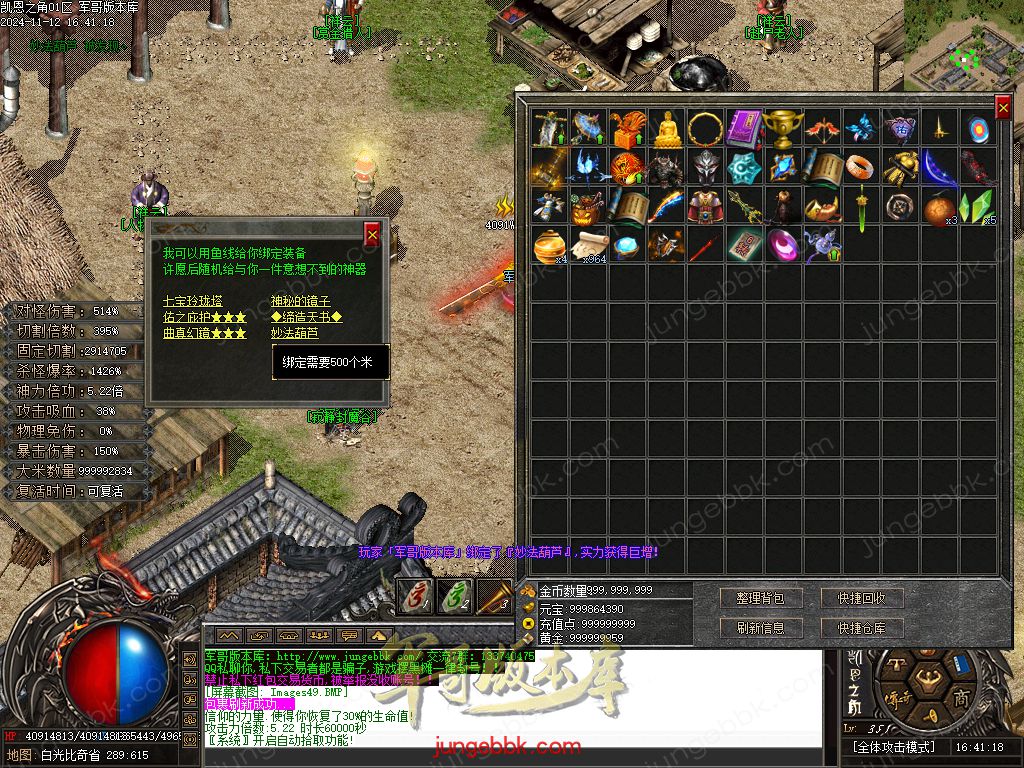This screenshot has height=768, width=1024.
Task: Open 快捷仓库 quick warehouse
Action: (x=862, y=628)
